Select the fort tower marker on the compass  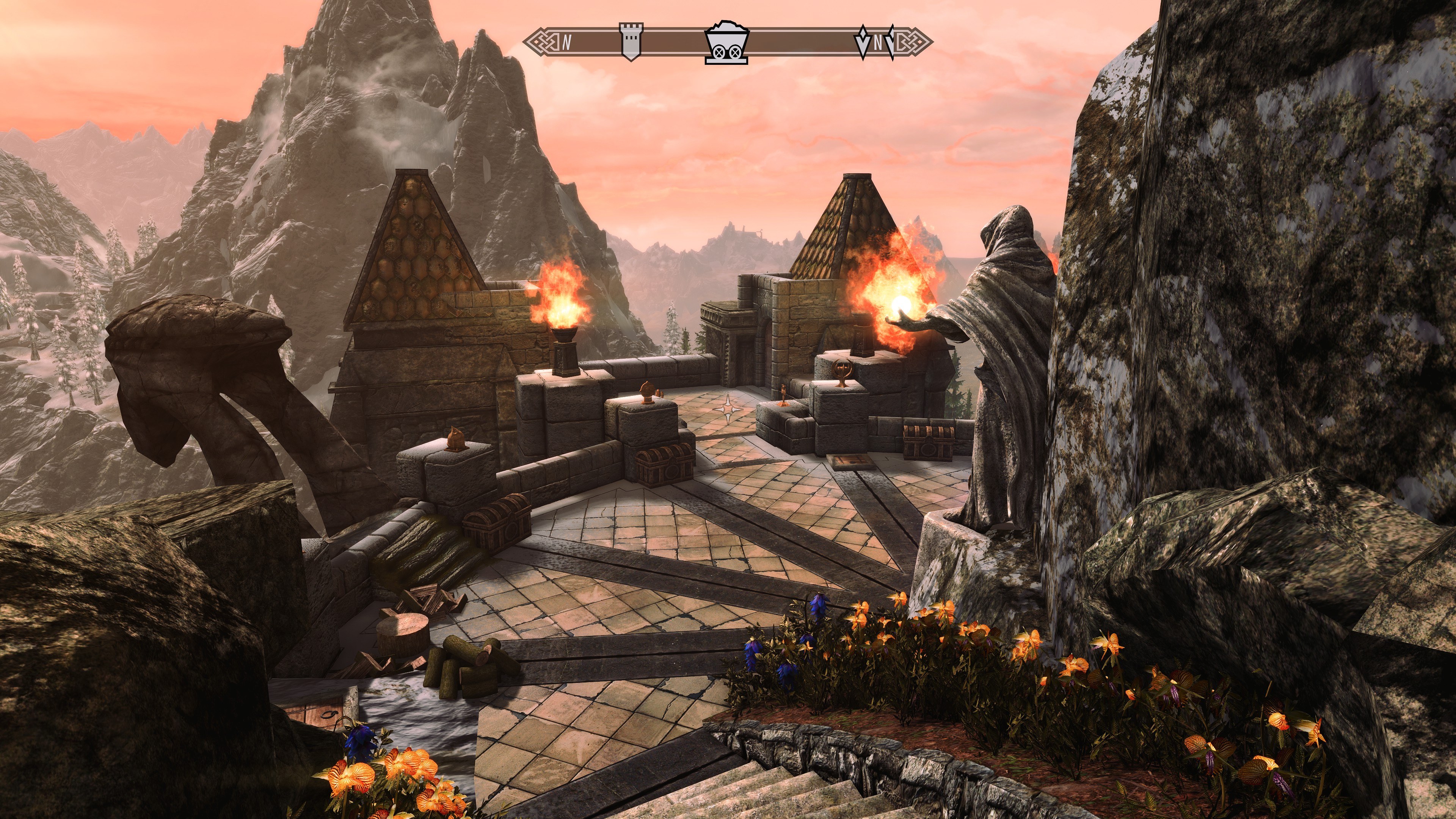click(x=631, y=41)
